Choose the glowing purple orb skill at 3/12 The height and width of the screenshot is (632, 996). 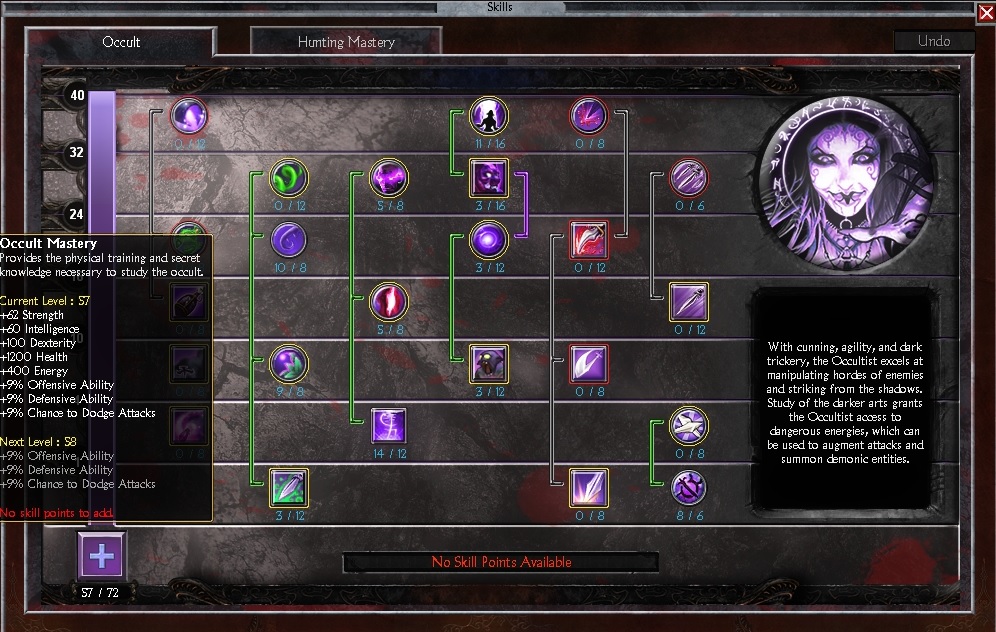489,240
